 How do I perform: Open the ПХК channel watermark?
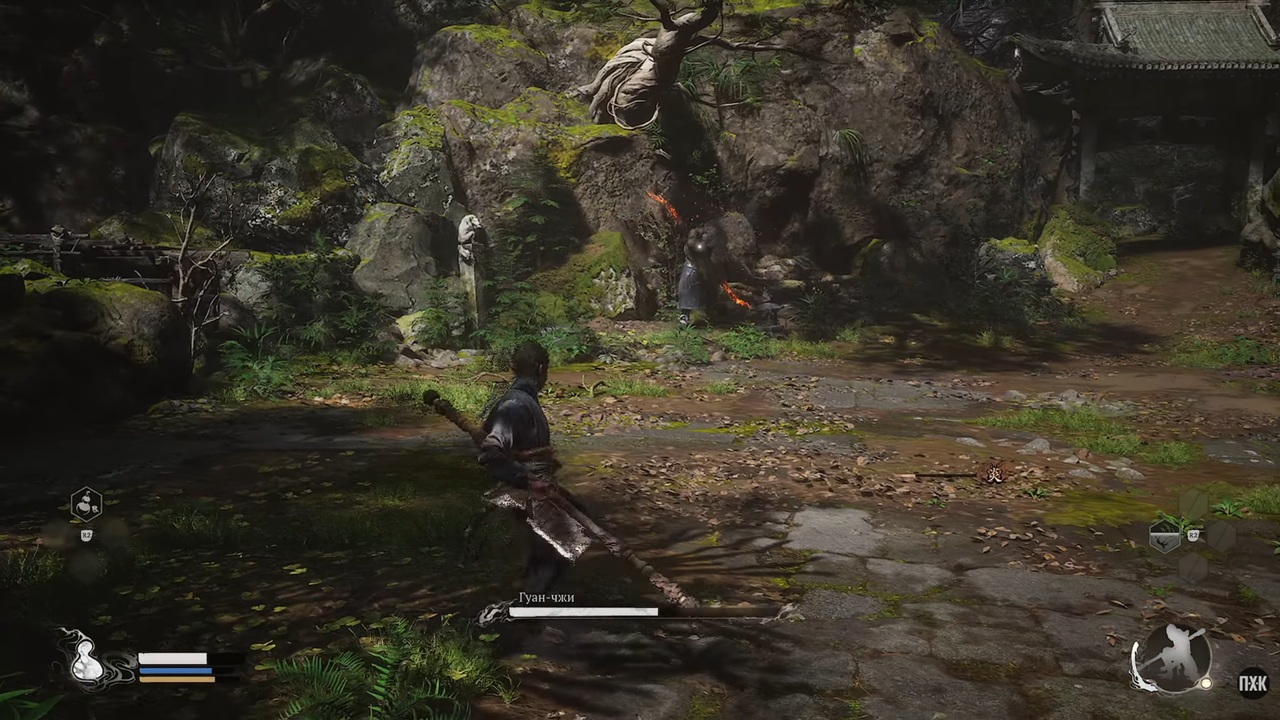click(1253, 684)
